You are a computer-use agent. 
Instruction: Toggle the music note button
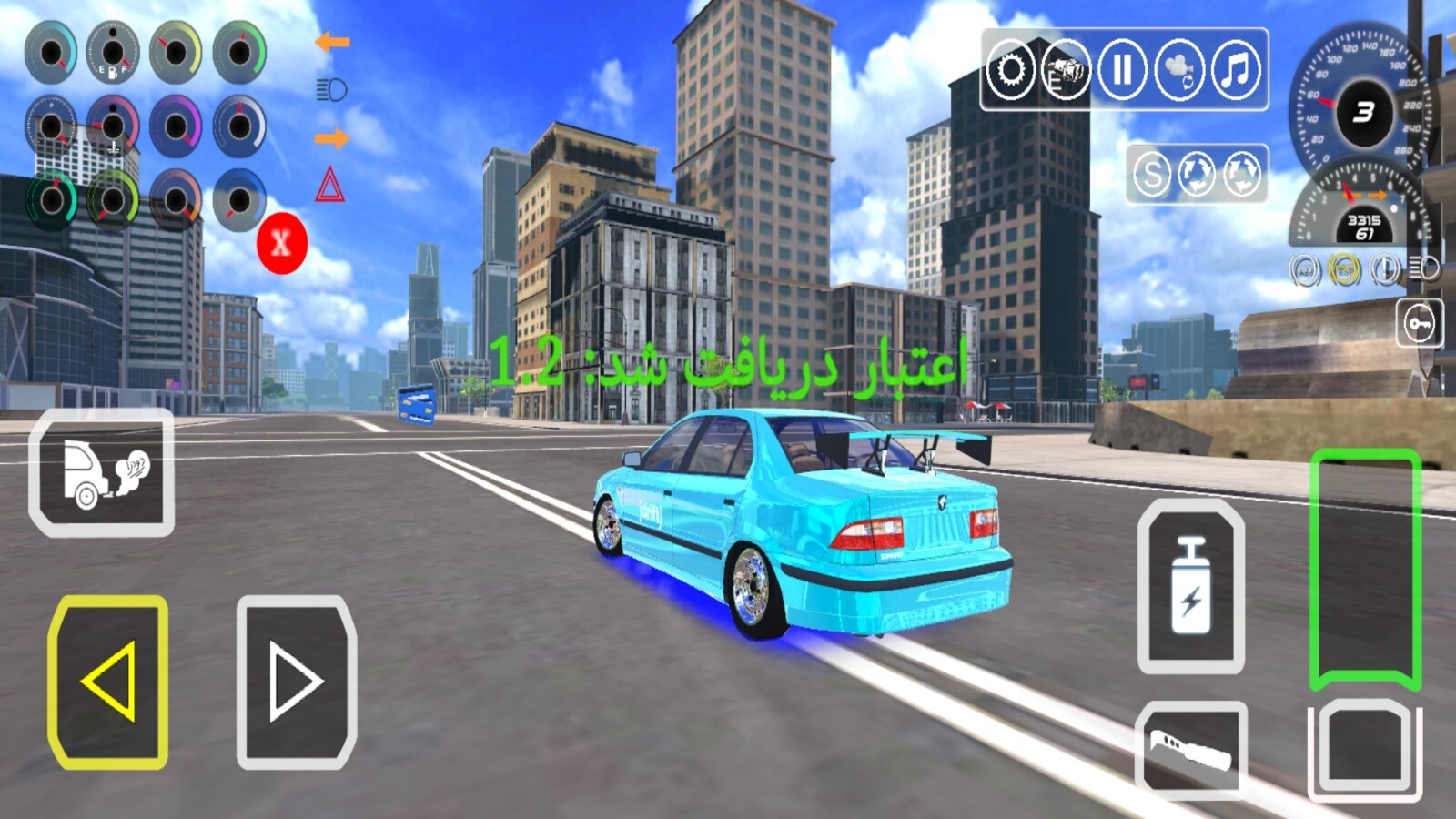click(1236, 69)
